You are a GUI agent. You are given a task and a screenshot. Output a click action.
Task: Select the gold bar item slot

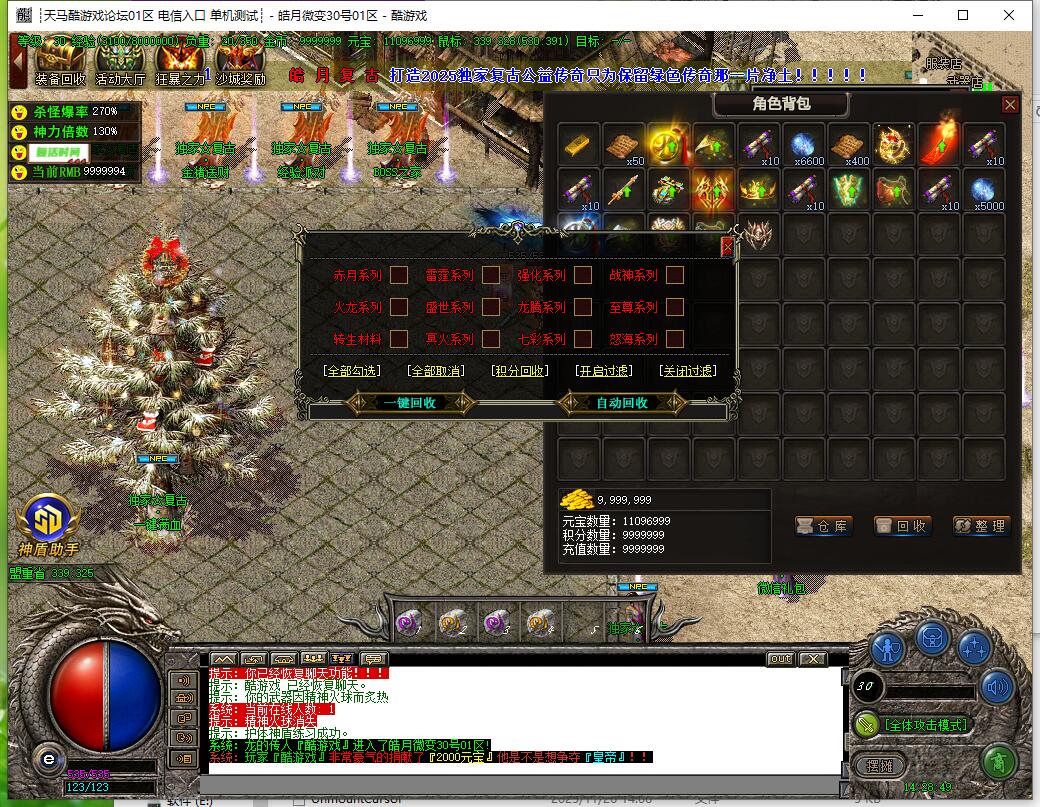579,143
